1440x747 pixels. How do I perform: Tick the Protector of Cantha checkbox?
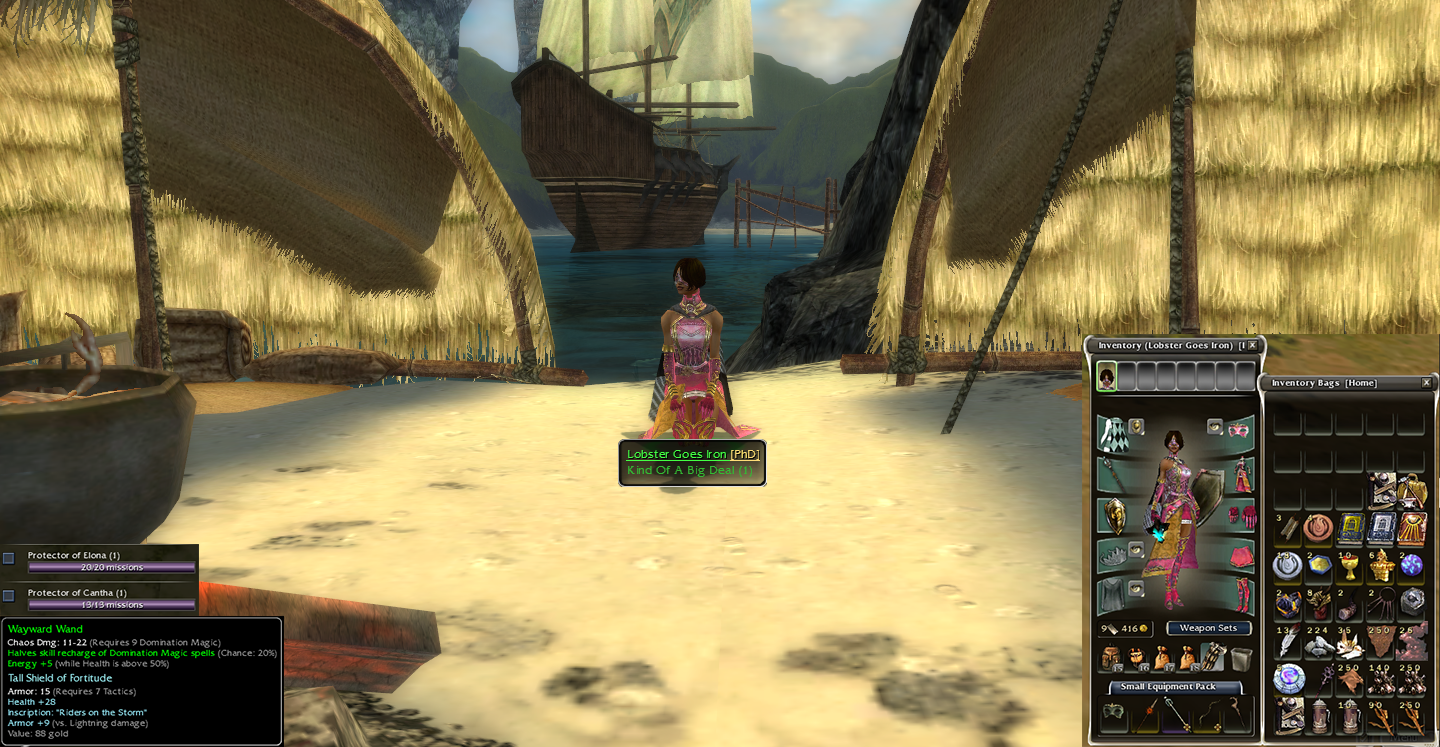coord(9,595)
